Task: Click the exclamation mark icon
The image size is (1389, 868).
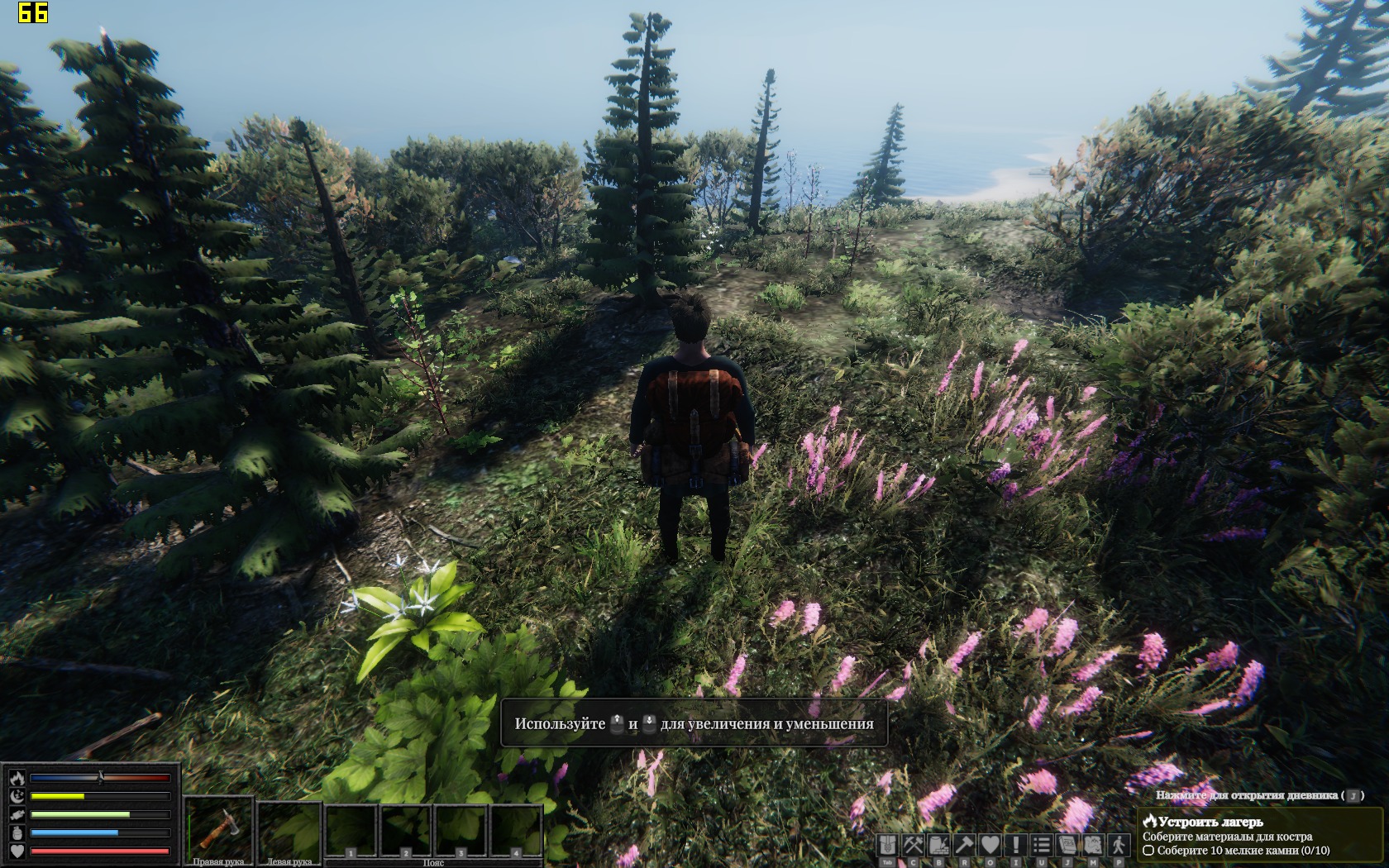Action: click(x=1016, y=845)
